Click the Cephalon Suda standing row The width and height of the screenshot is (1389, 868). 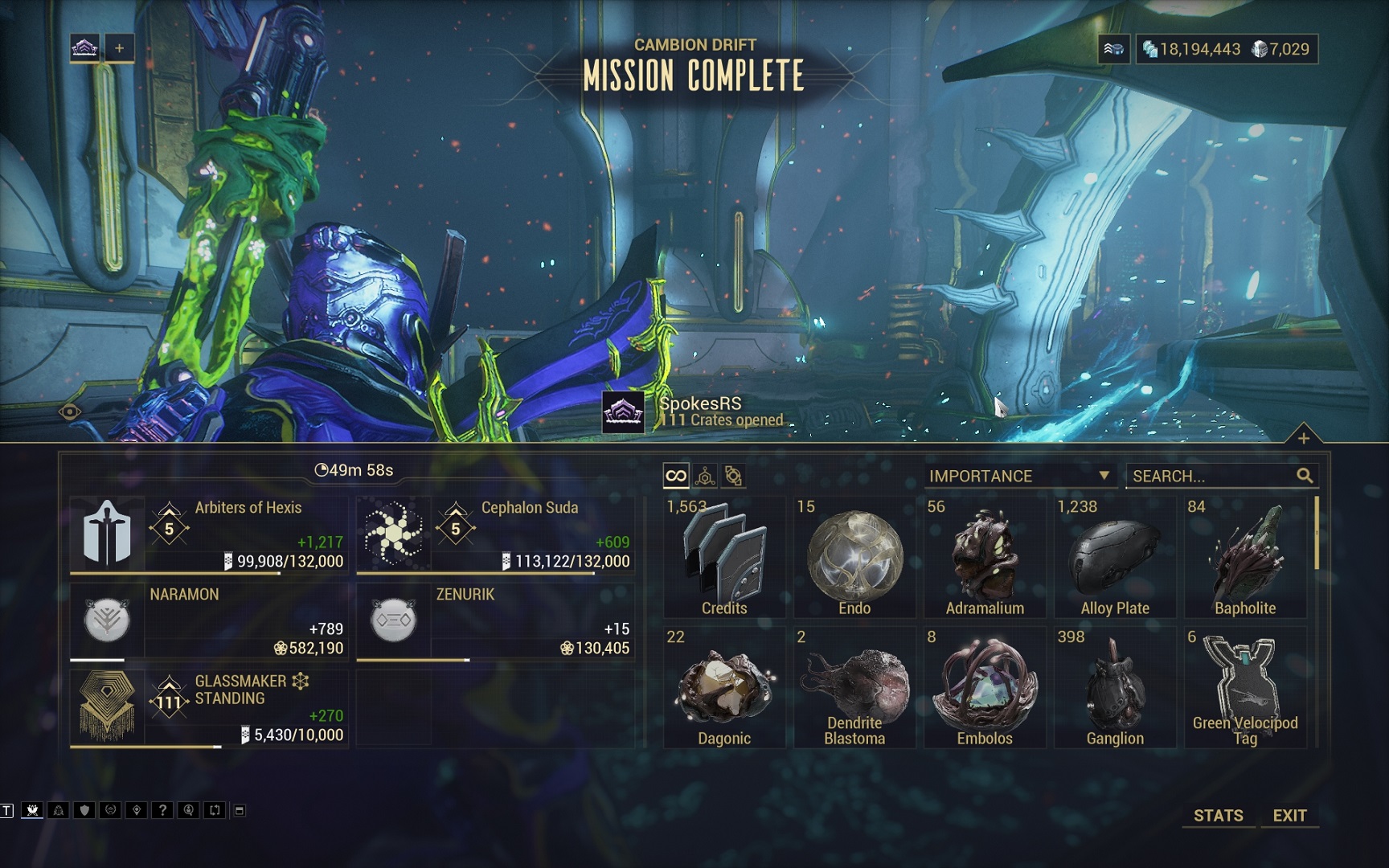tap(495, 534)
